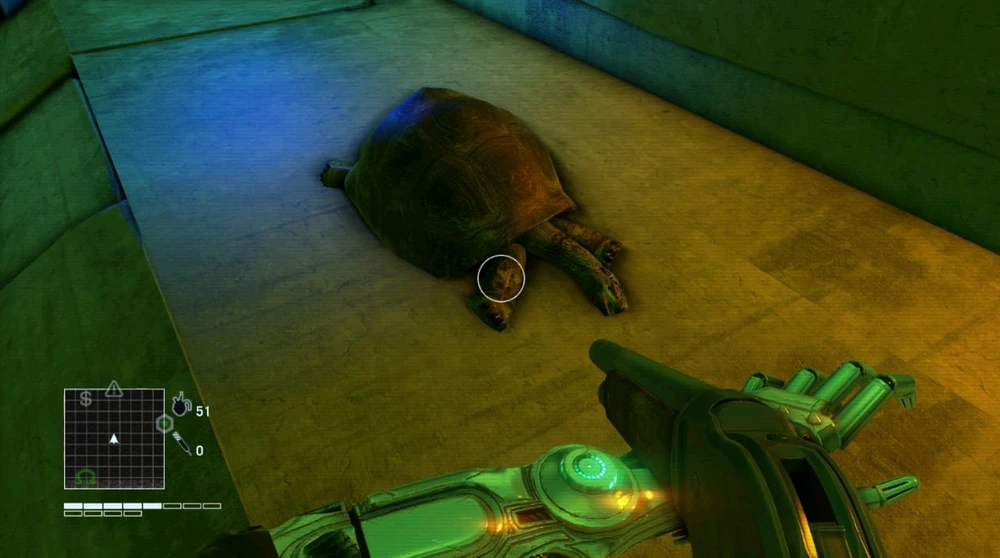The height and width of the screenshot is (558, 1000).
Task: Click the green omega marker on minimap
Action: click(x=86, y=477)
